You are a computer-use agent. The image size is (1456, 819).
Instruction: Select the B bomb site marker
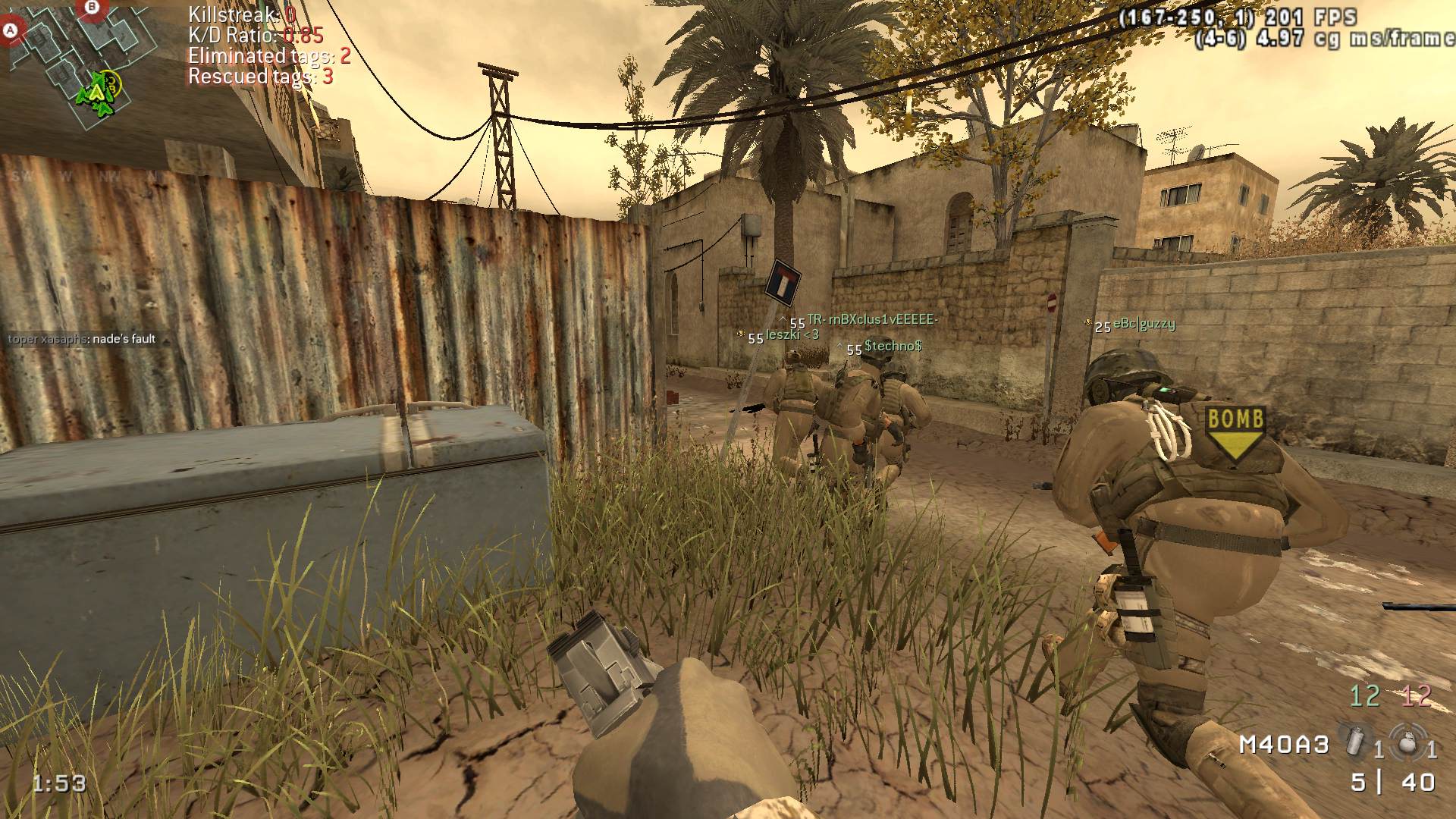coord(93,7)
